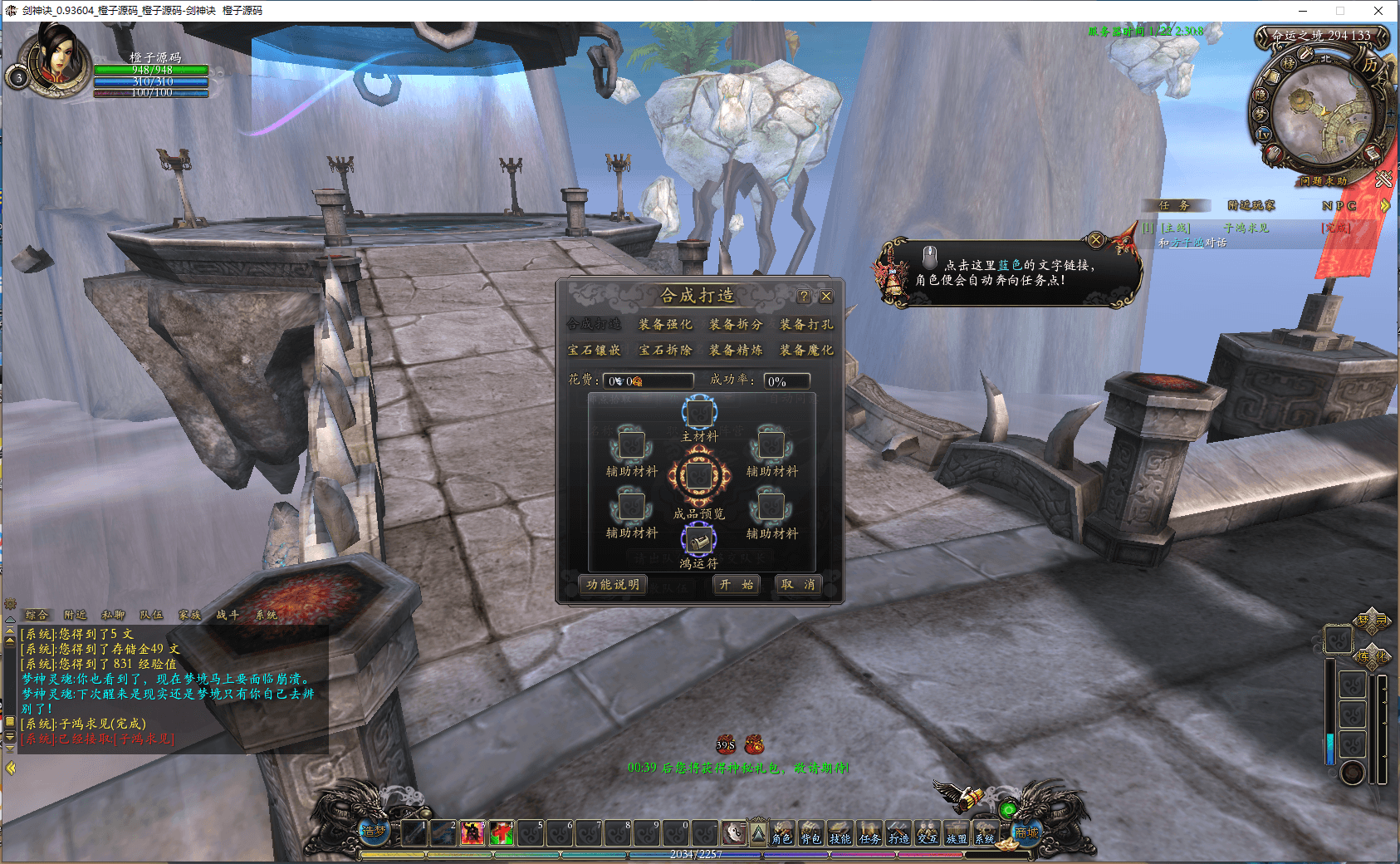
Task: Click the 开始 button to start crafting
Action: click(736, 585)
